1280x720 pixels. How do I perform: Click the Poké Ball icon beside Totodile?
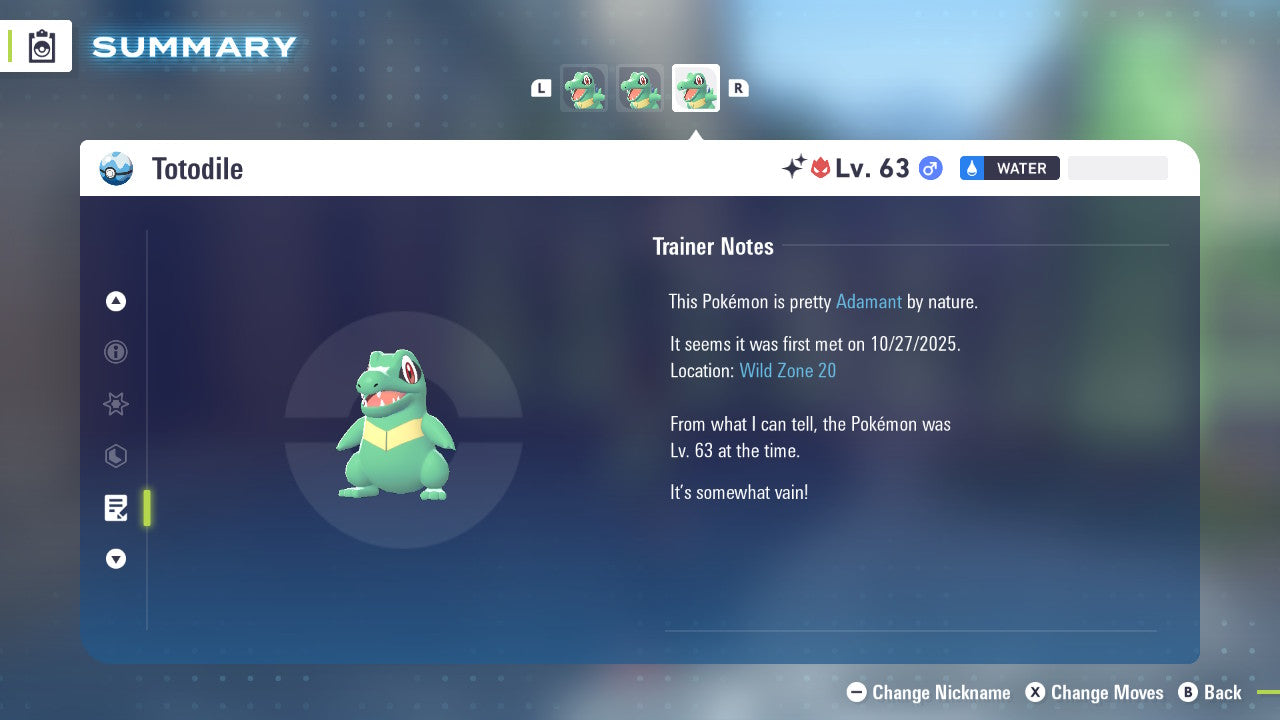116,168
